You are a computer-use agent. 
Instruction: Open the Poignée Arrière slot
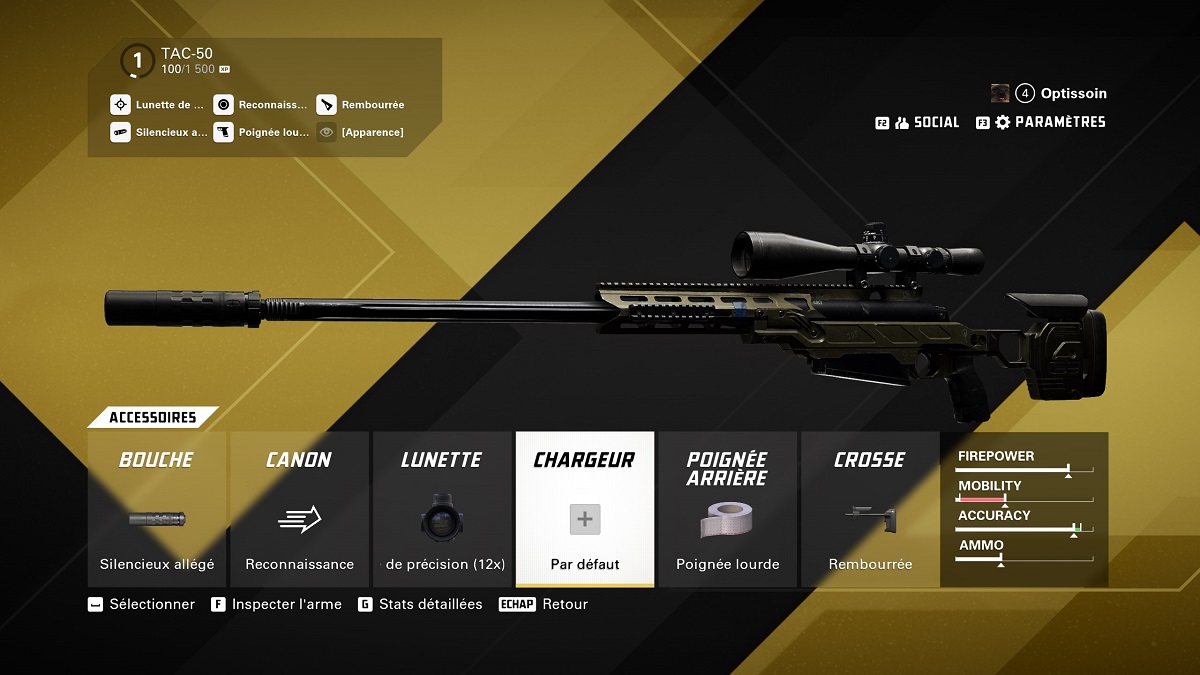[x=727, y=509]
